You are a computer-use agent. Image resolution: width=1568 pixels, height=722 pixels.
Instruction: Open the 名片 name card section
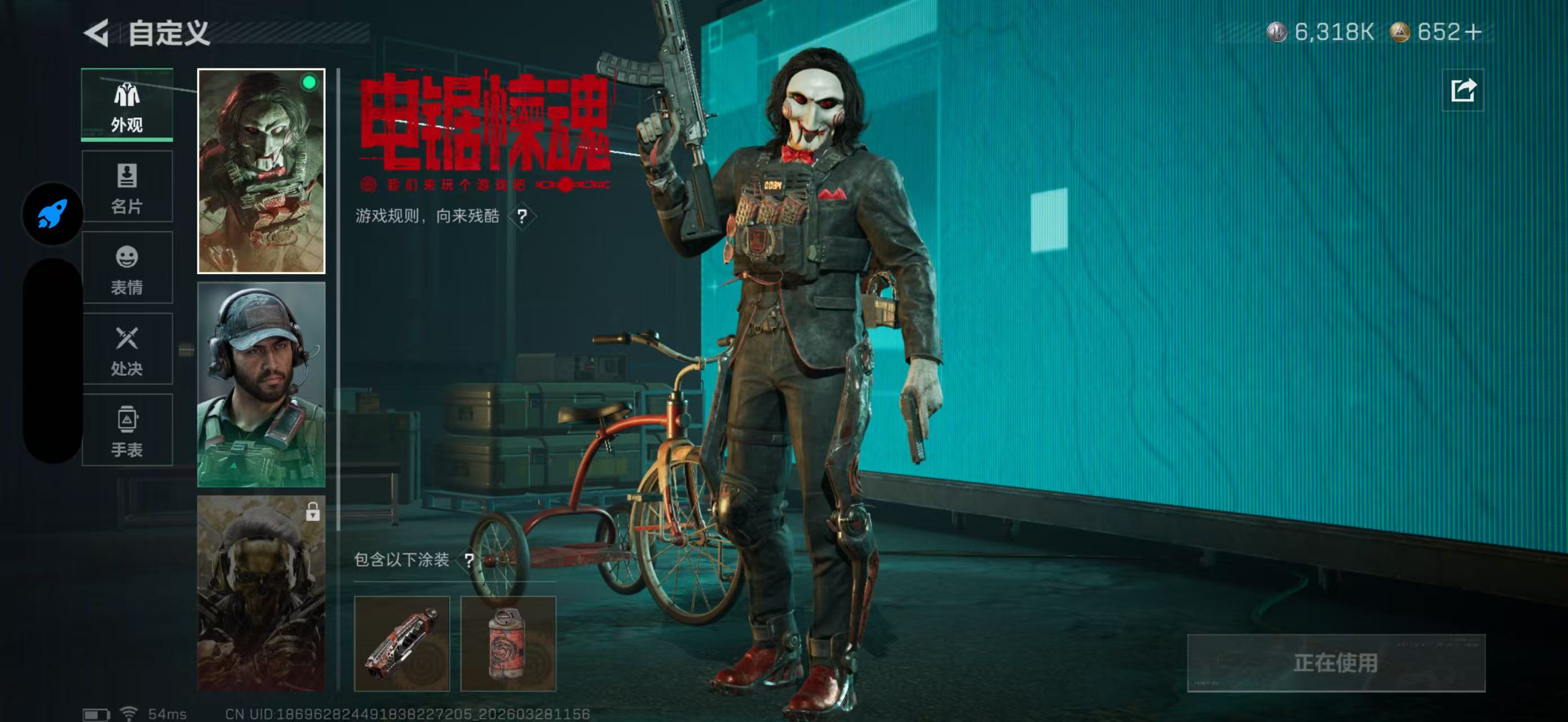(127, 186)
